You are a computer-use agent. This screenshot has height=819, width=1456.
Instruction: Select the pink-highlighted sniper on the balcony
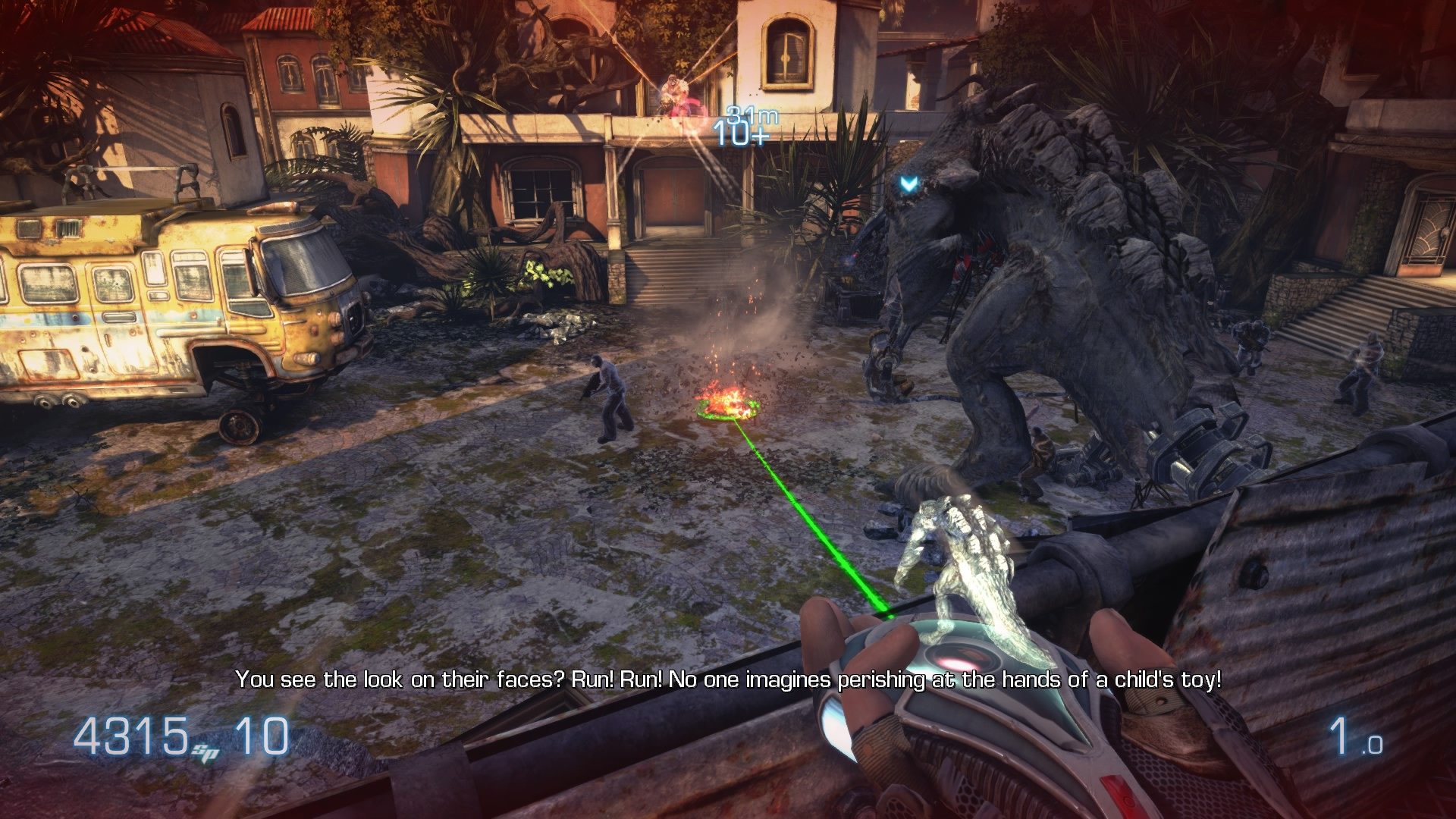click(677, 91)
